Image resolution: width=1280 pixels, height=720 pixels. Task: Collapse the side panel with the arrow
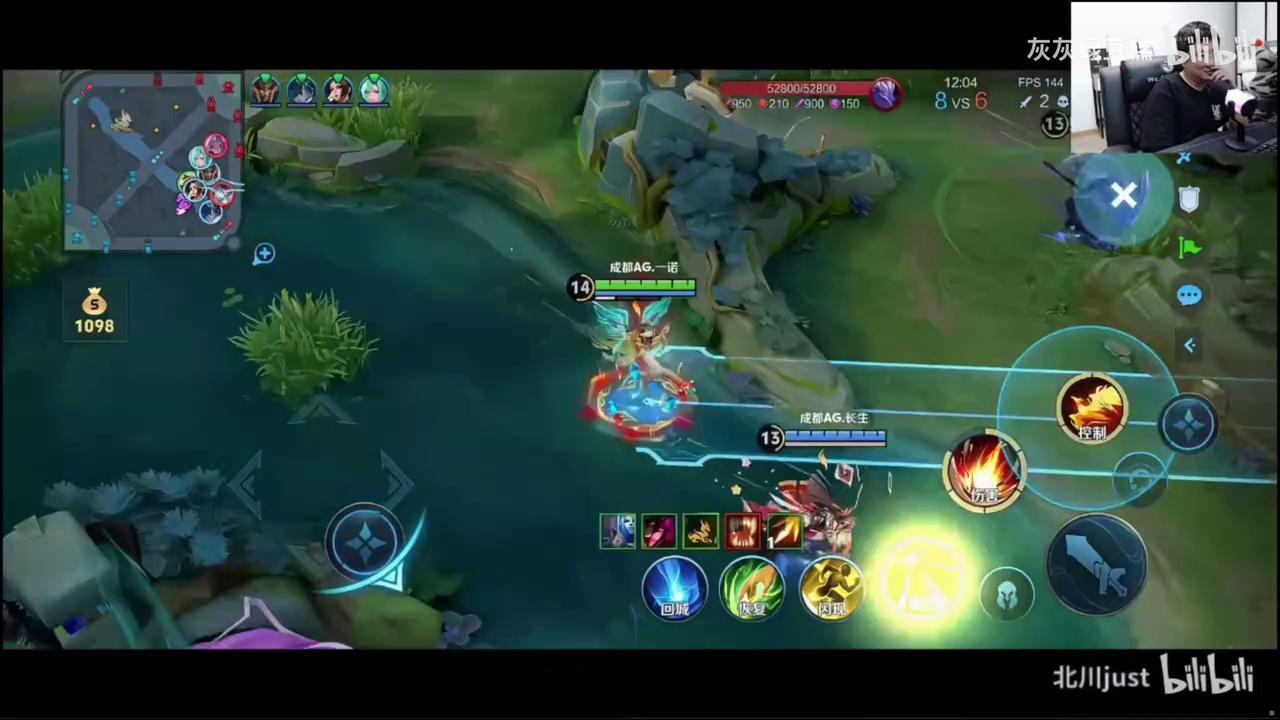coord(1189,345)
